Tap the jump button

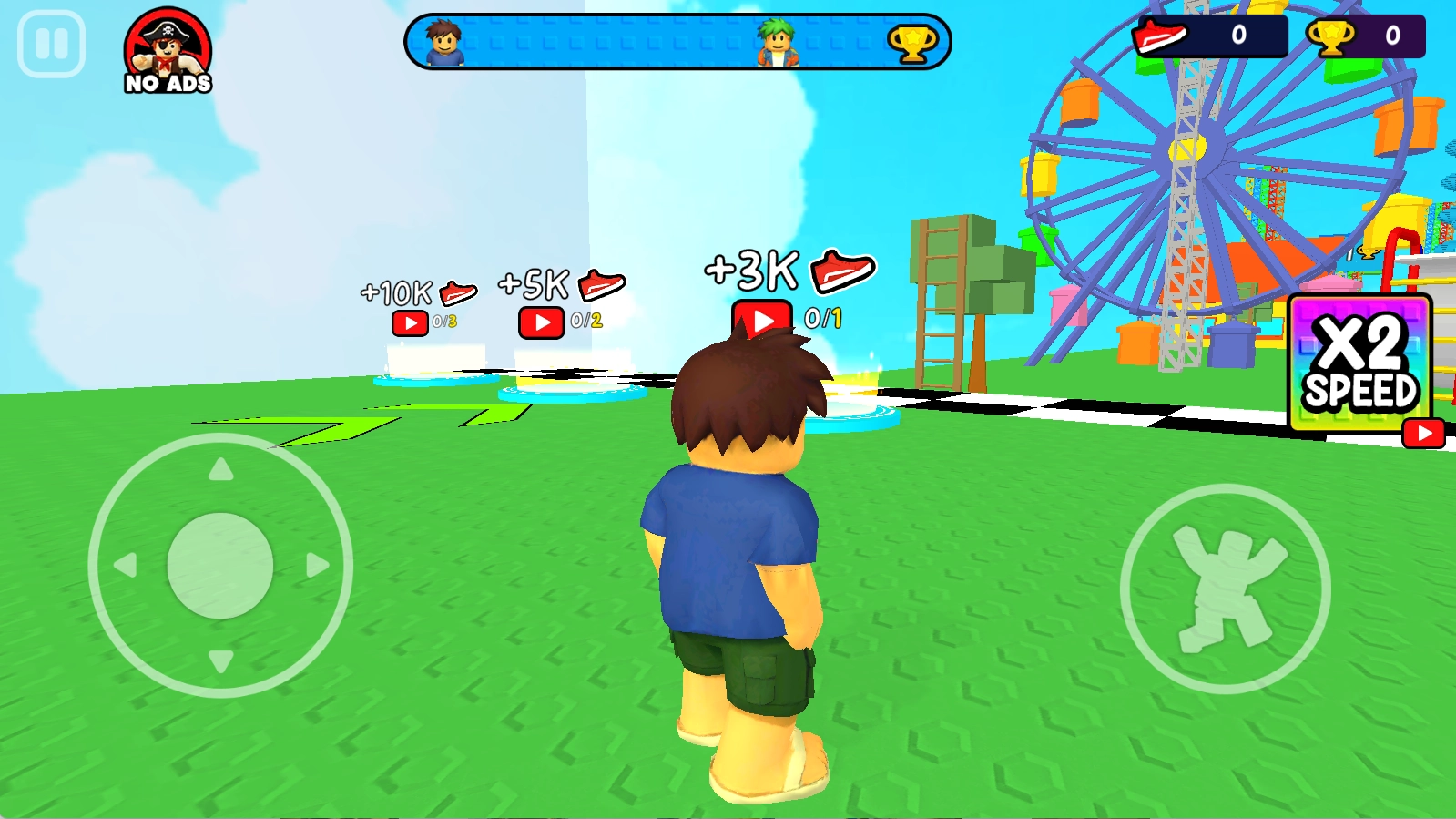(x=1225, y=589)
